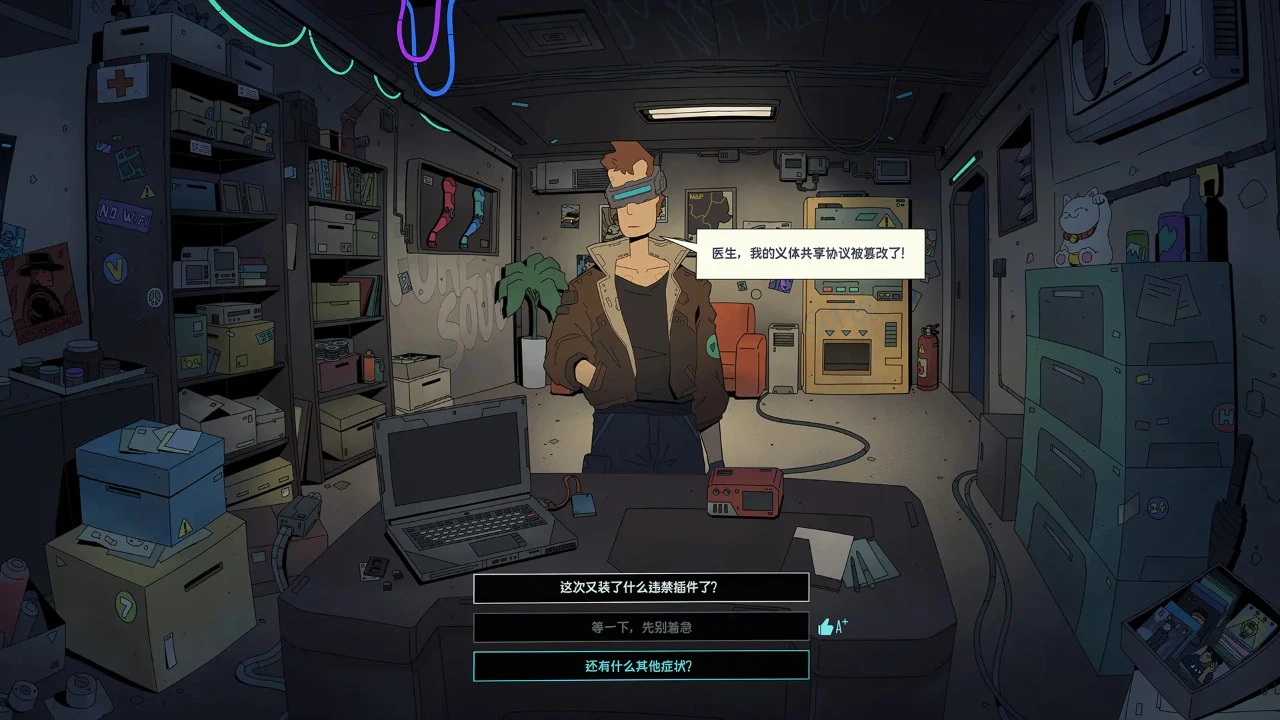This screenshot has width=1280, height=720.
Task: Click the potted palm plant behind the patient
Action: click(x=533, y=300)
